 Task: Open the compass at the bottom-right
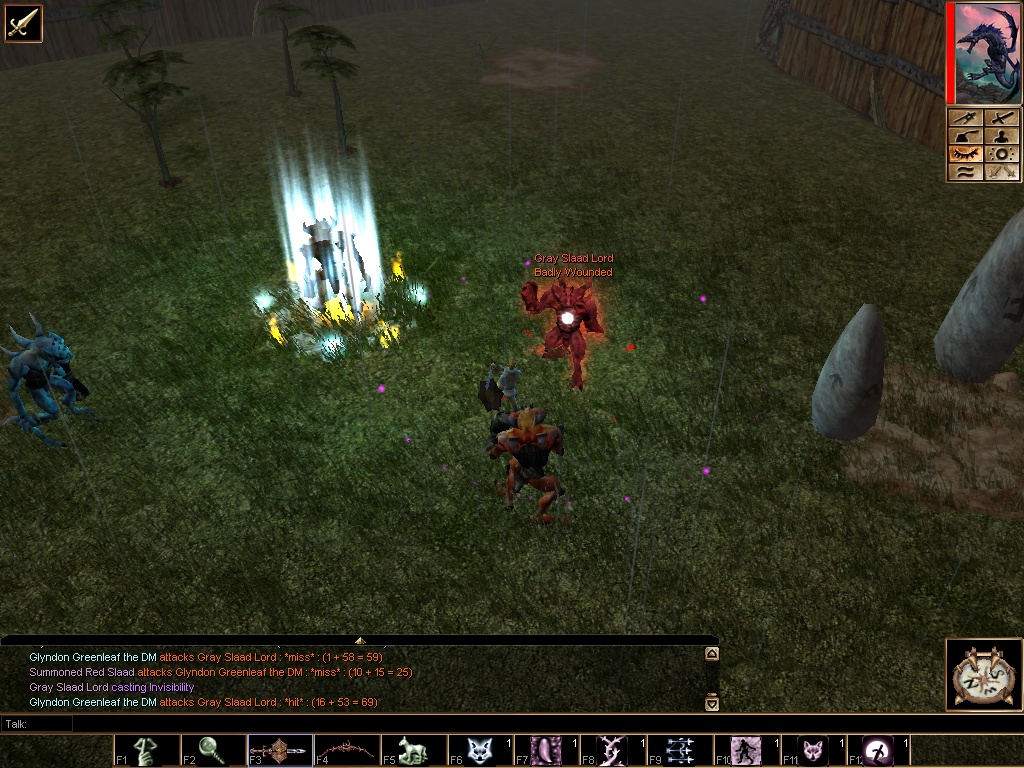(984, 674)
